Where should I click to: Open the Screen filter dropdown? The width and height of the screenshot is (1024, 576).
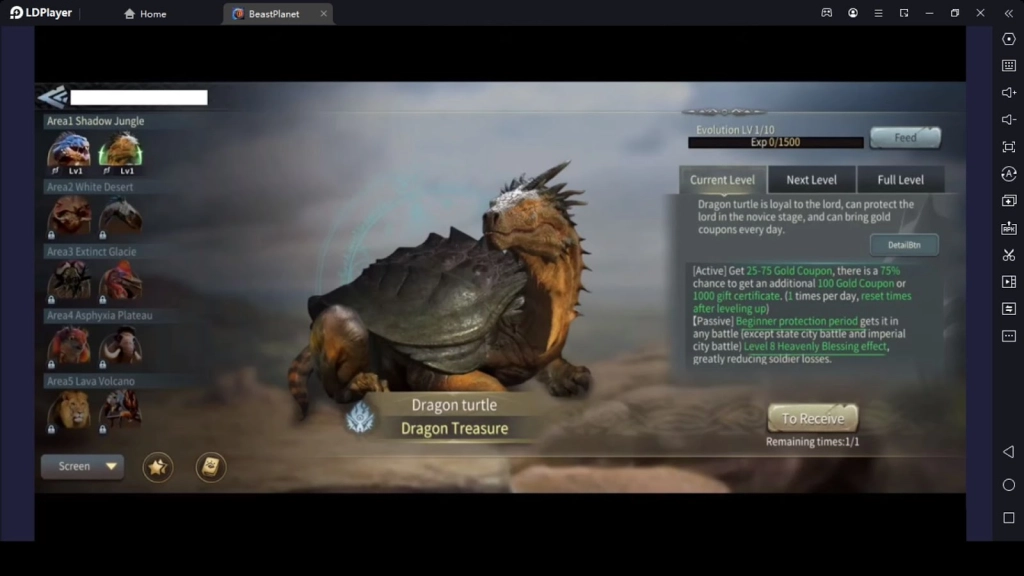click(82, 466)
